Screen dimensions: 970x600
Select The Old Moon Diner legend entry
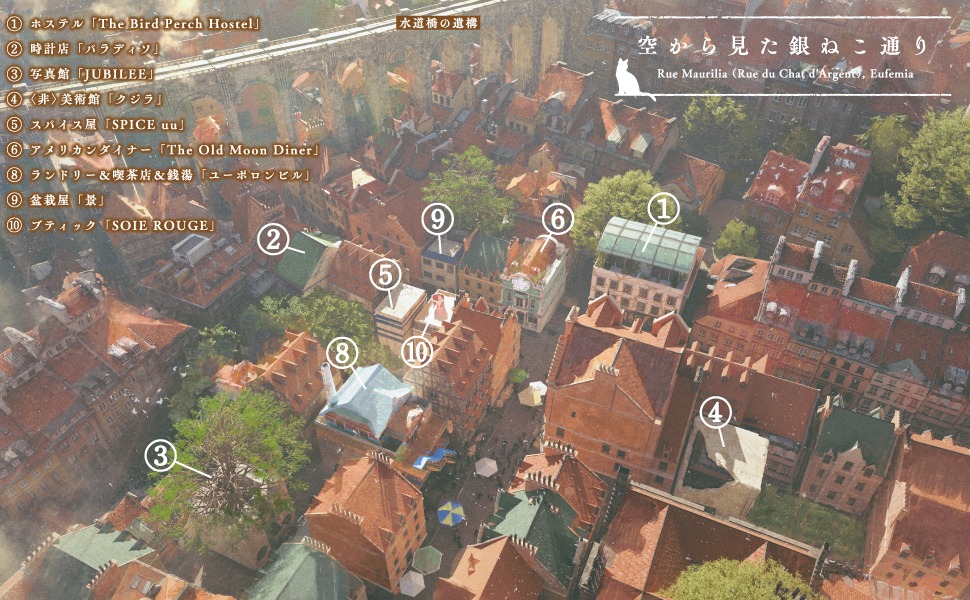(x=162, y=150)
